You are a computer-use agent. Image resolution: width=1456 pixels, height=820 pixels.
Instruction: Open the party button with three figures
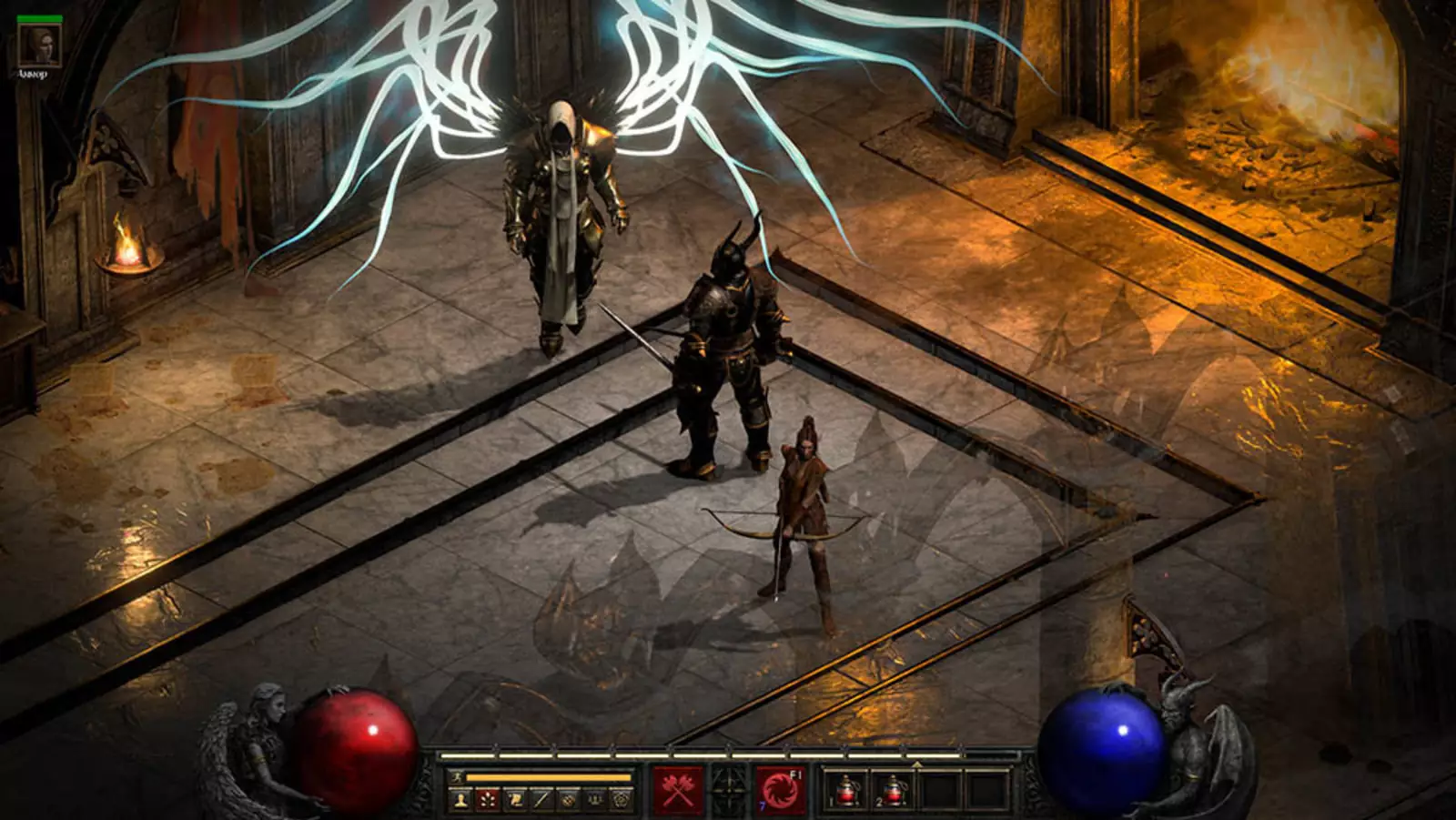click(595, 799)
